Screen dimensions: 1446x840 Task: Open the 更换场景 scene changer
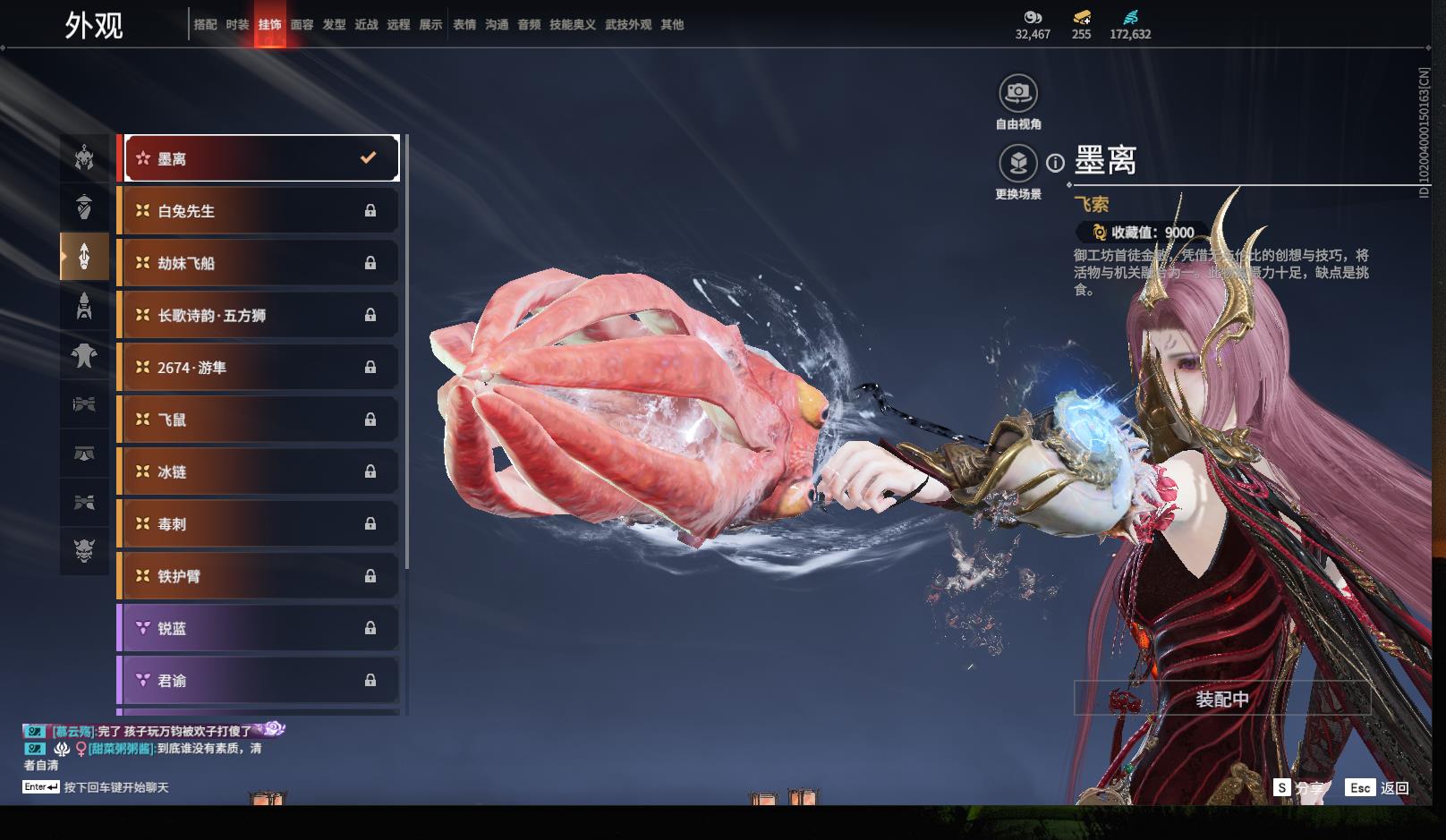[1018, 164]
